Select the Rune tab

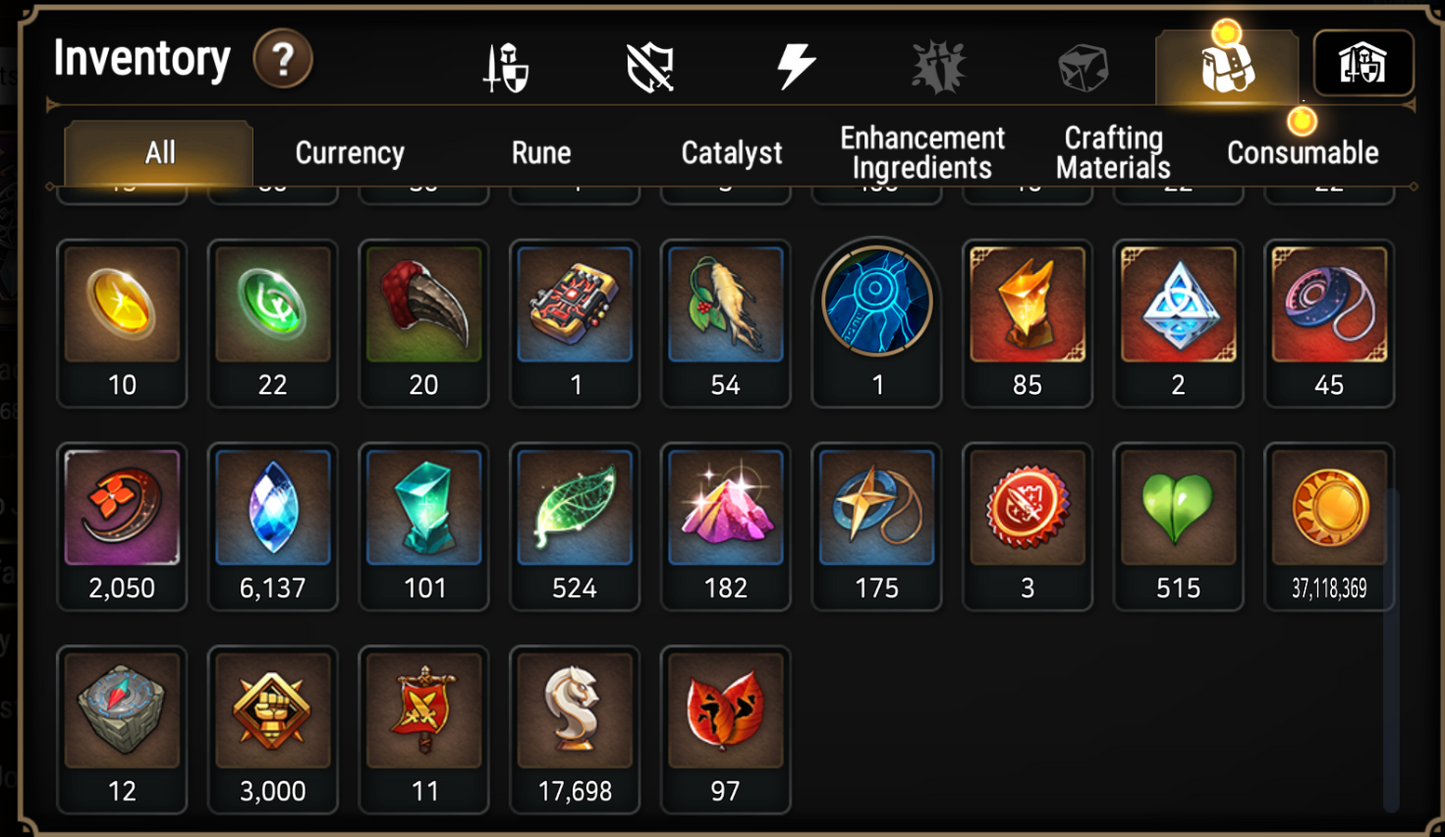click(540, 153)
